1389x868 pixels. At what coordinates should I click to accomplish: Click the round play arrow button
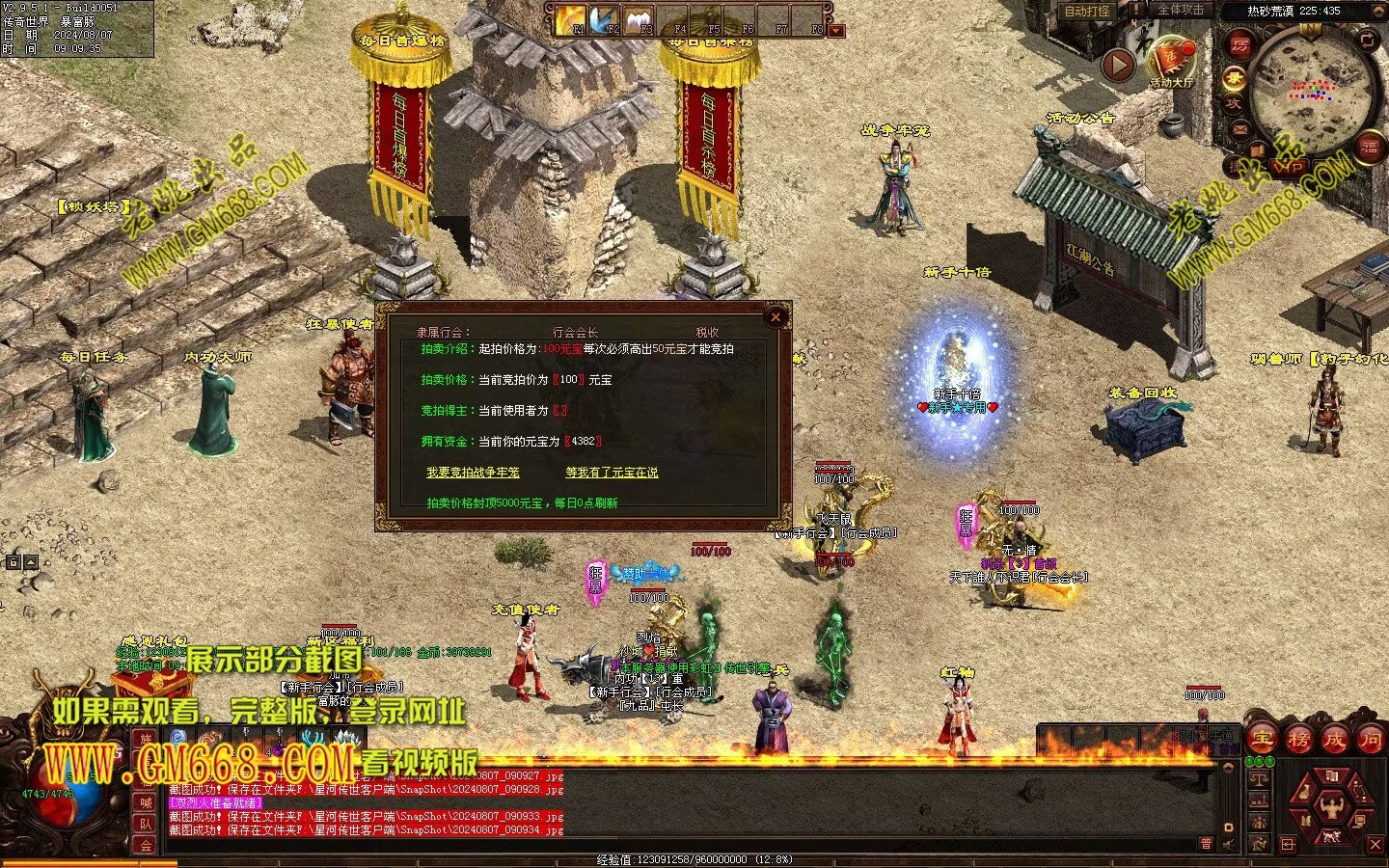point(1118,65)
